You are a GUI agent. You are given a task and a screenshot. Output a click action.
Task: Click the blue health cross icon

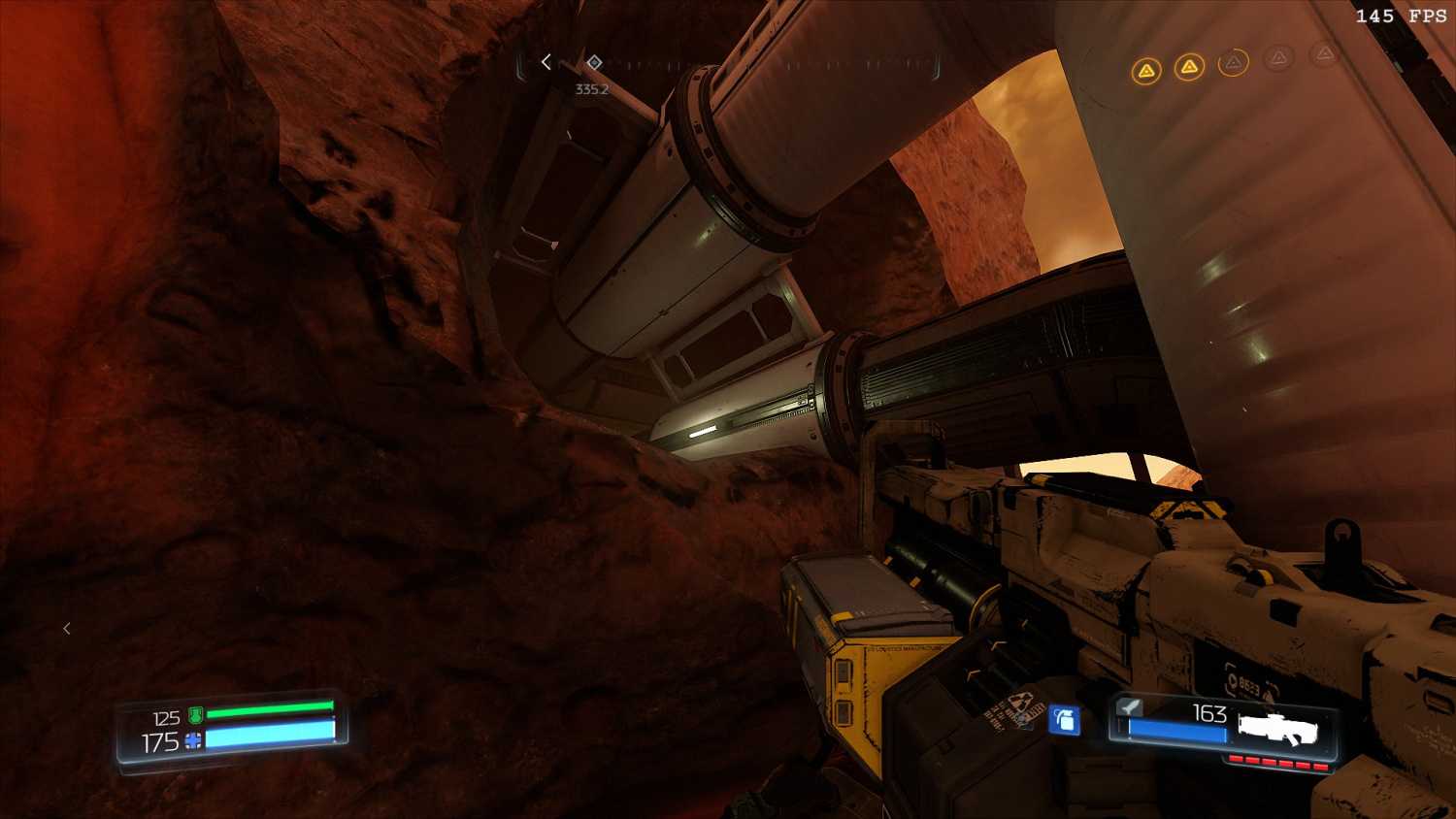click(193, 741)
